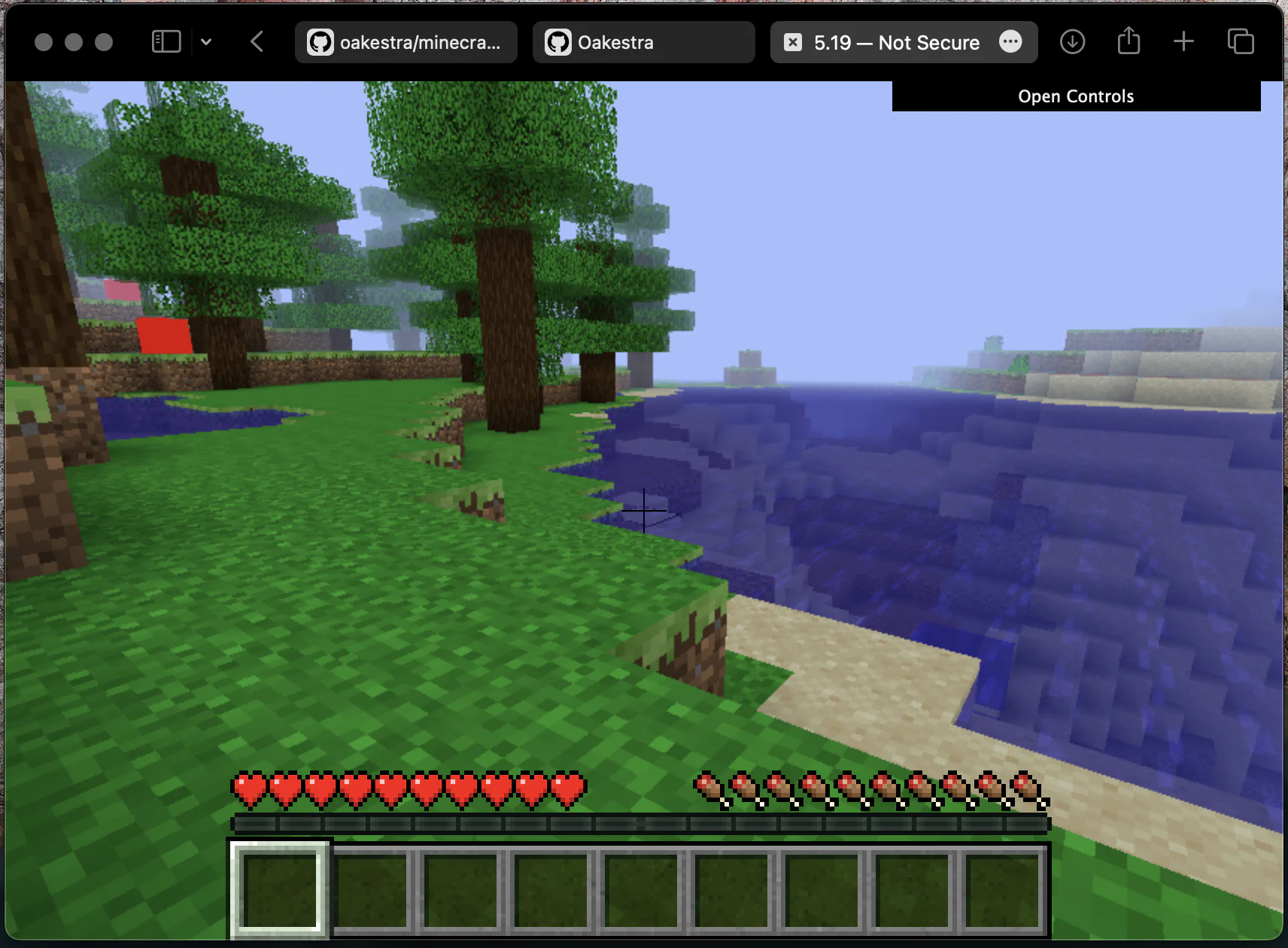The image size is (1288, 948).
Task: Open a new browser tab
Action: [1183, 41]
